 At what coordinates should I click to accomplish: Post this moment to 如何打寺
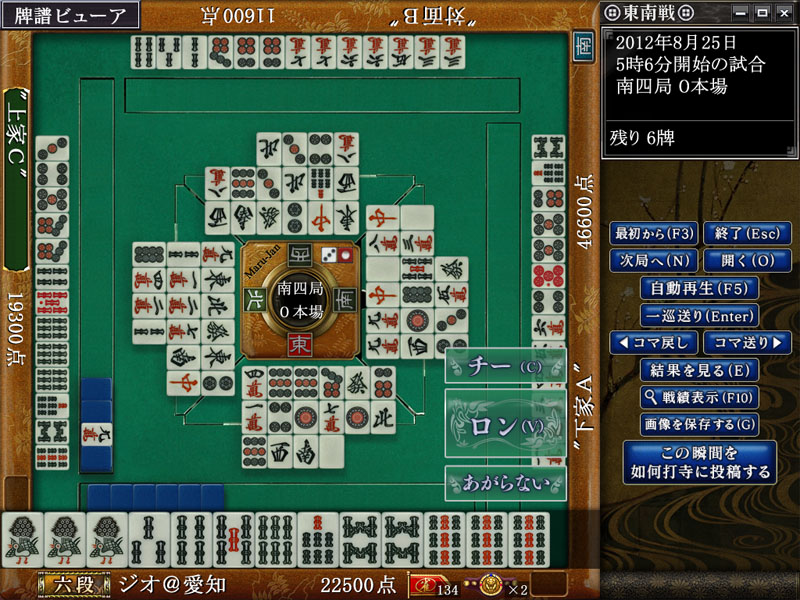[x=699, y=461]
